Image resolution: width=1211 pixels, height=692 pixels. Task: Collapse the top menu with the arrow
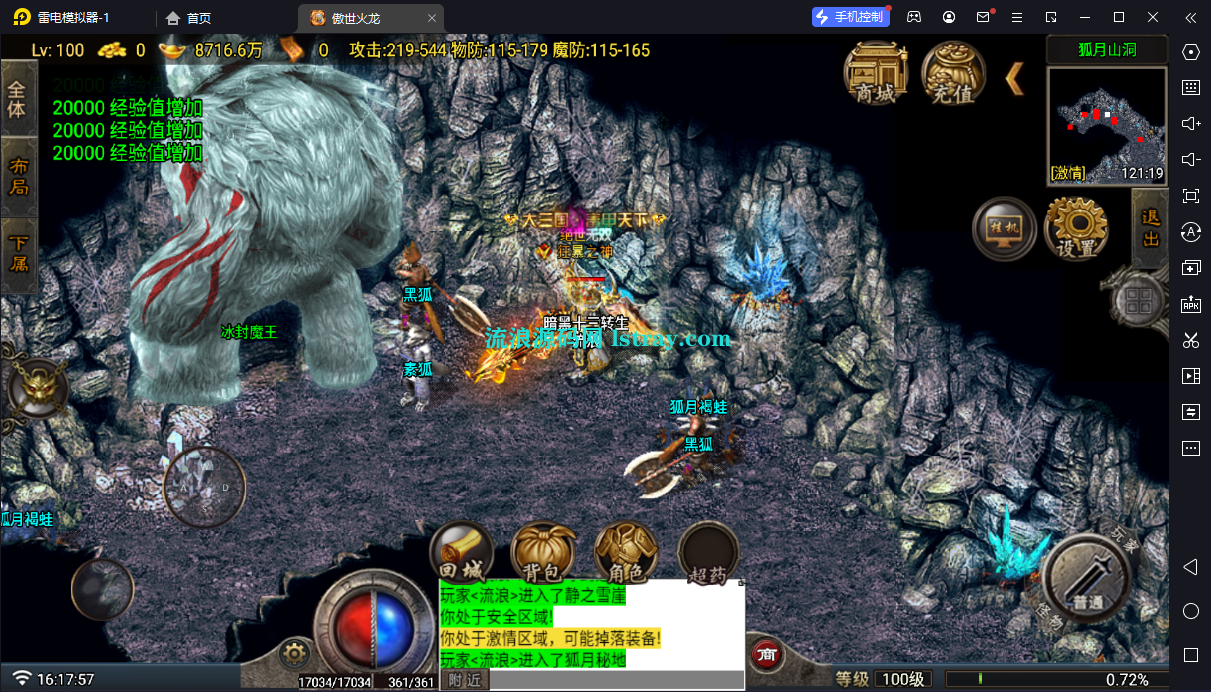(1015, 78)
